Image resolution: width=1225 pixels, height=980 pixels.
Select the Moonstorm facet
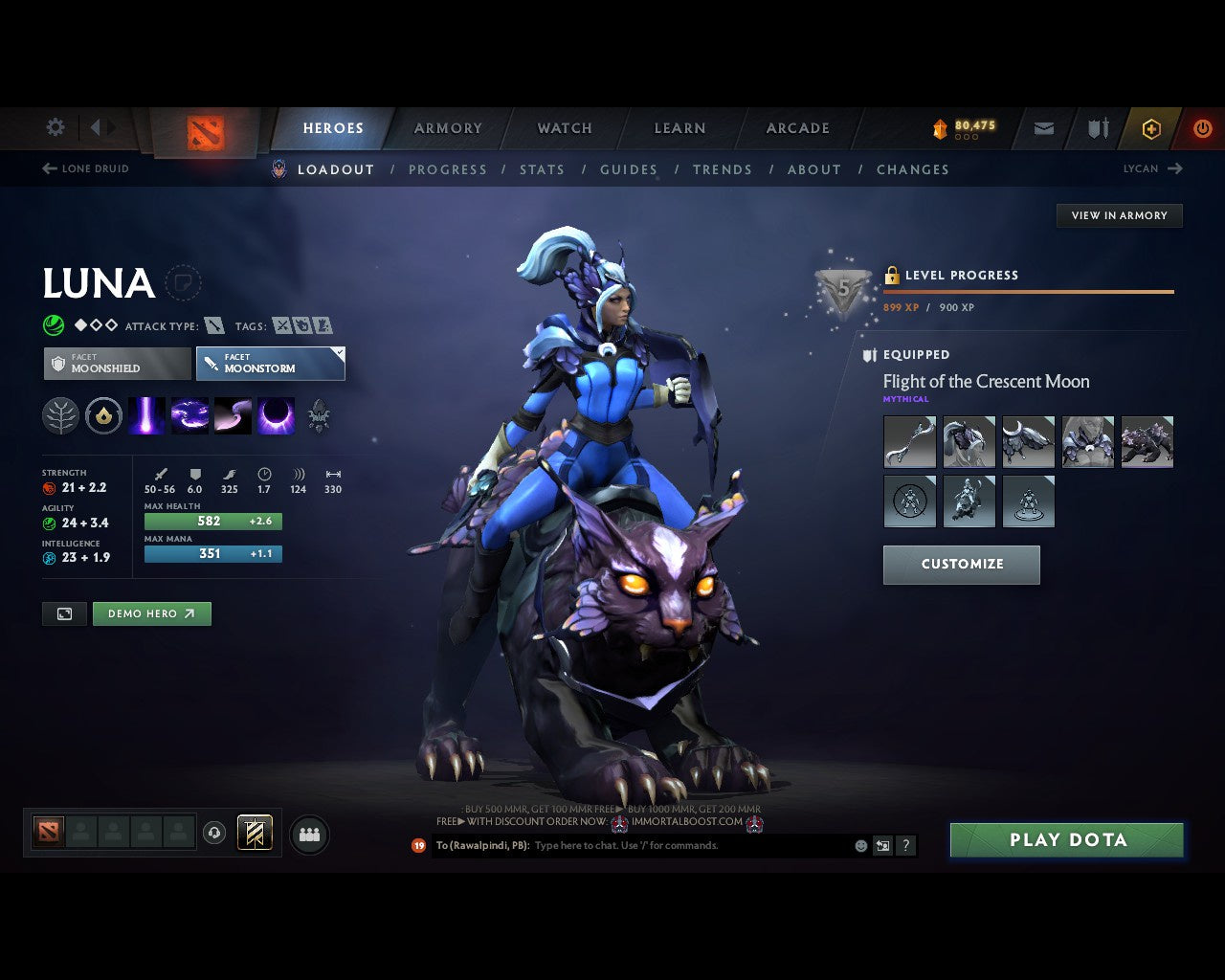(x=271, y=364)
